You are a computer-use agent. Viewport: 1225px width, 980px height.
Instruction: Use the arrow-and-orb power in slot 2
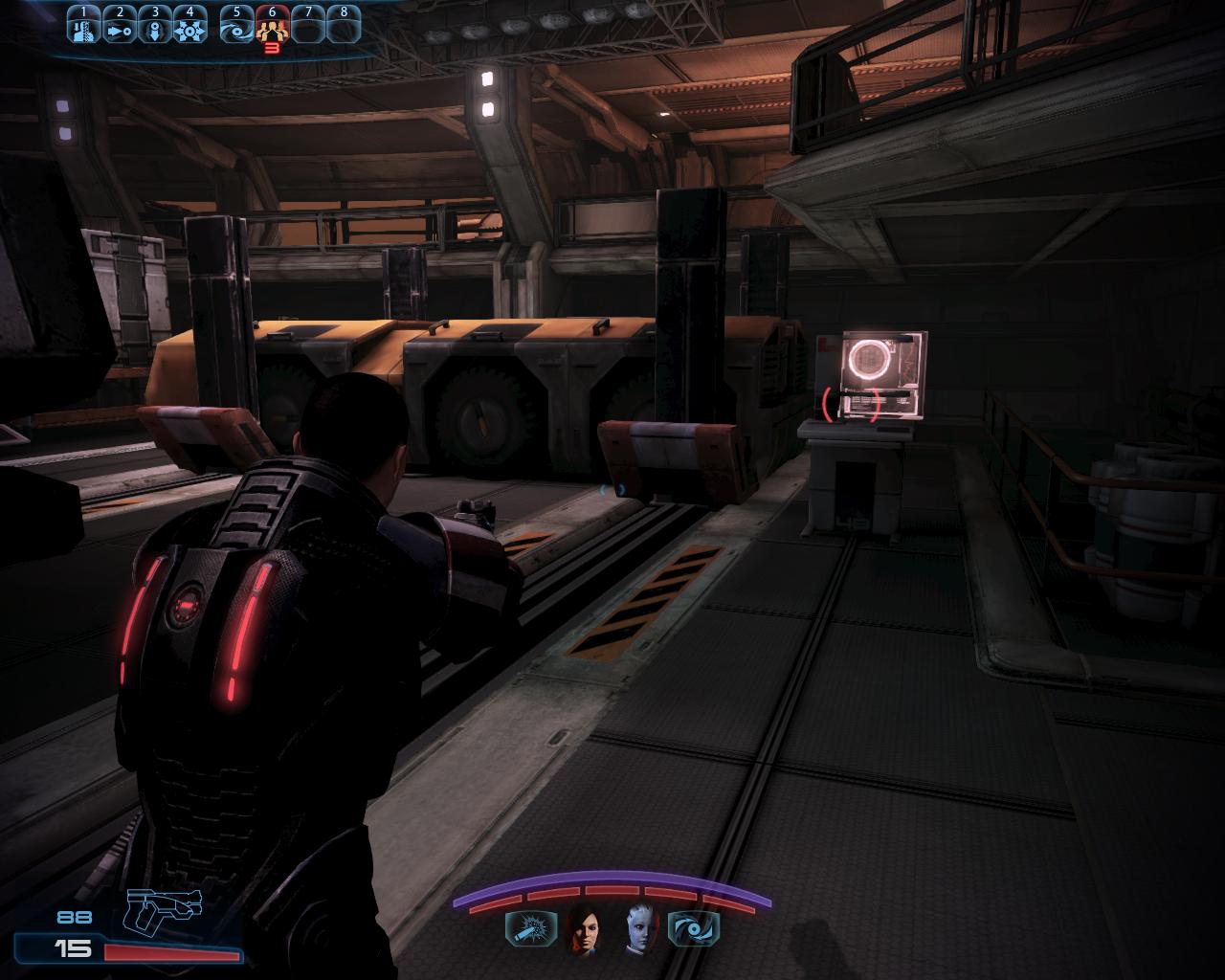pos(120,29)
